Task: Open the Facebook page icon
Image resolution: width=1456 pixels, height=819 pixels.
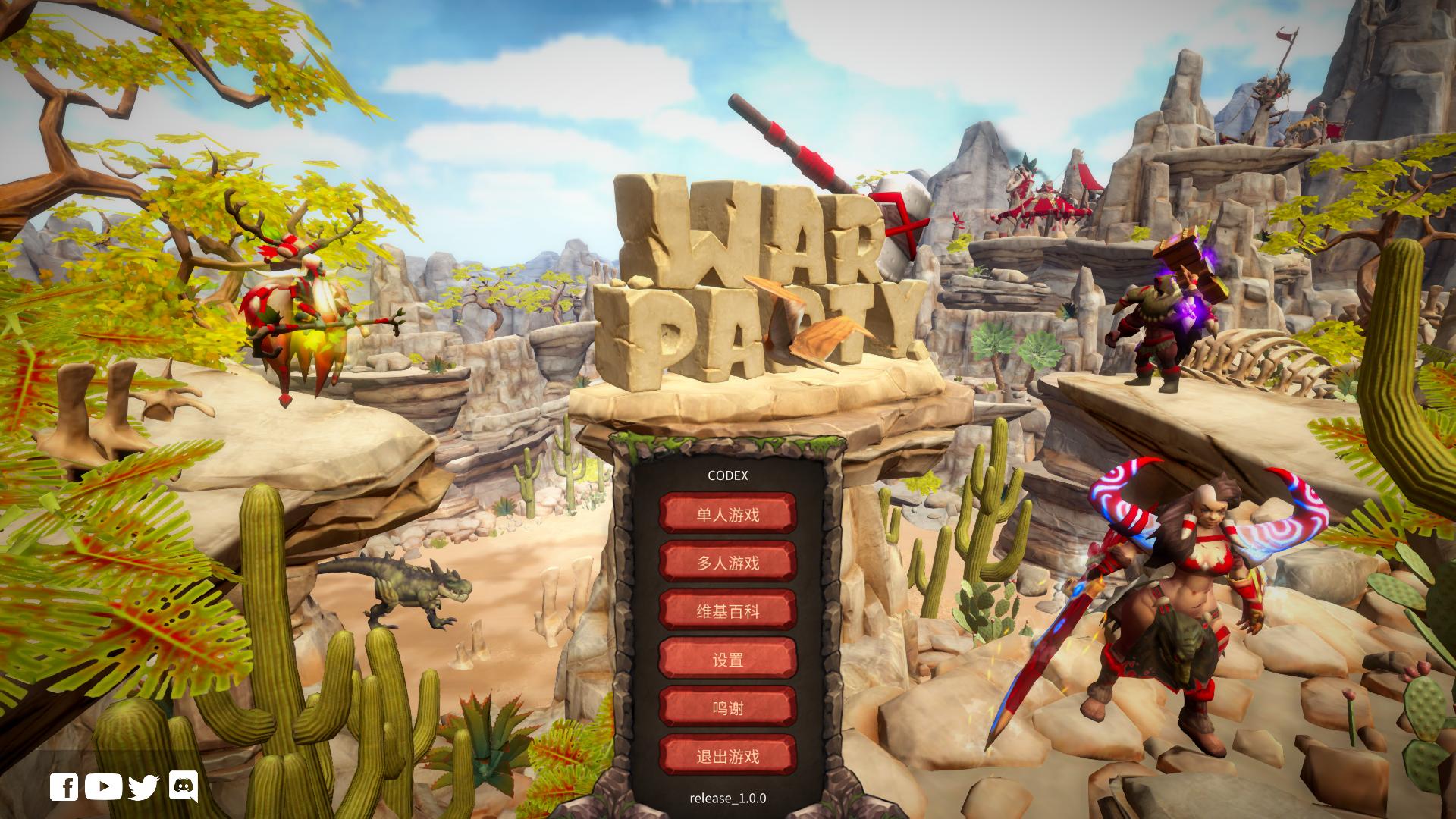Action: click(64, 787)
